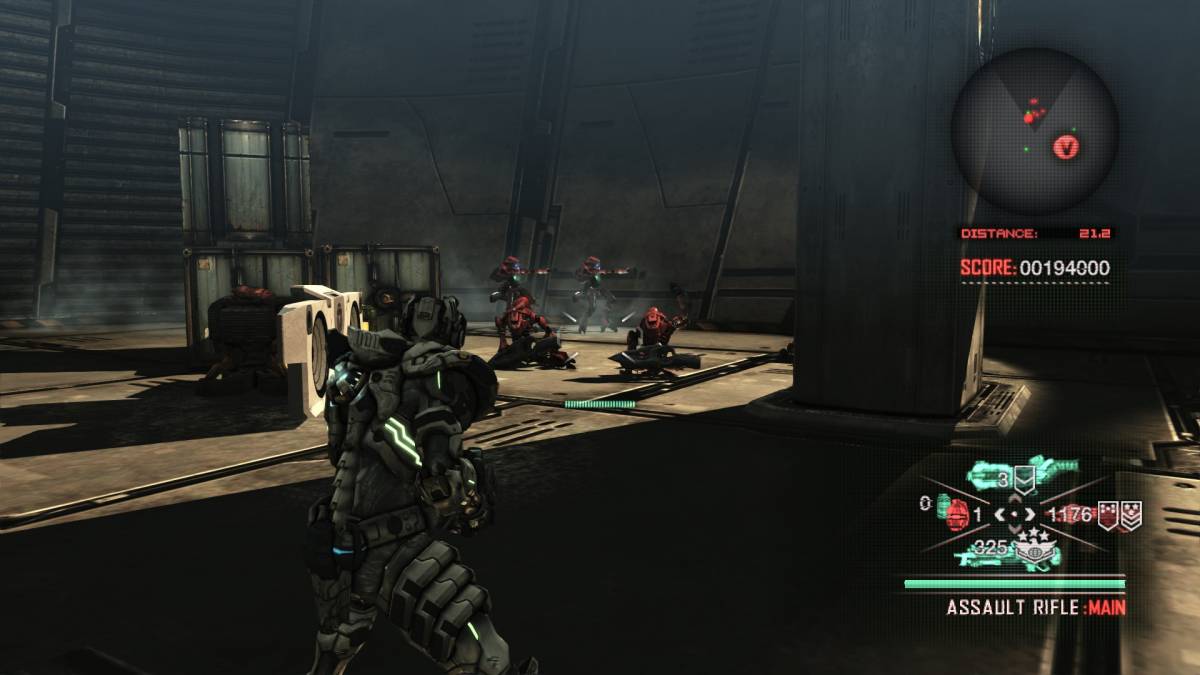1200x675 pixels.
Task: Select the red V objective marker on radar
Action: [x=1067, y=148]
